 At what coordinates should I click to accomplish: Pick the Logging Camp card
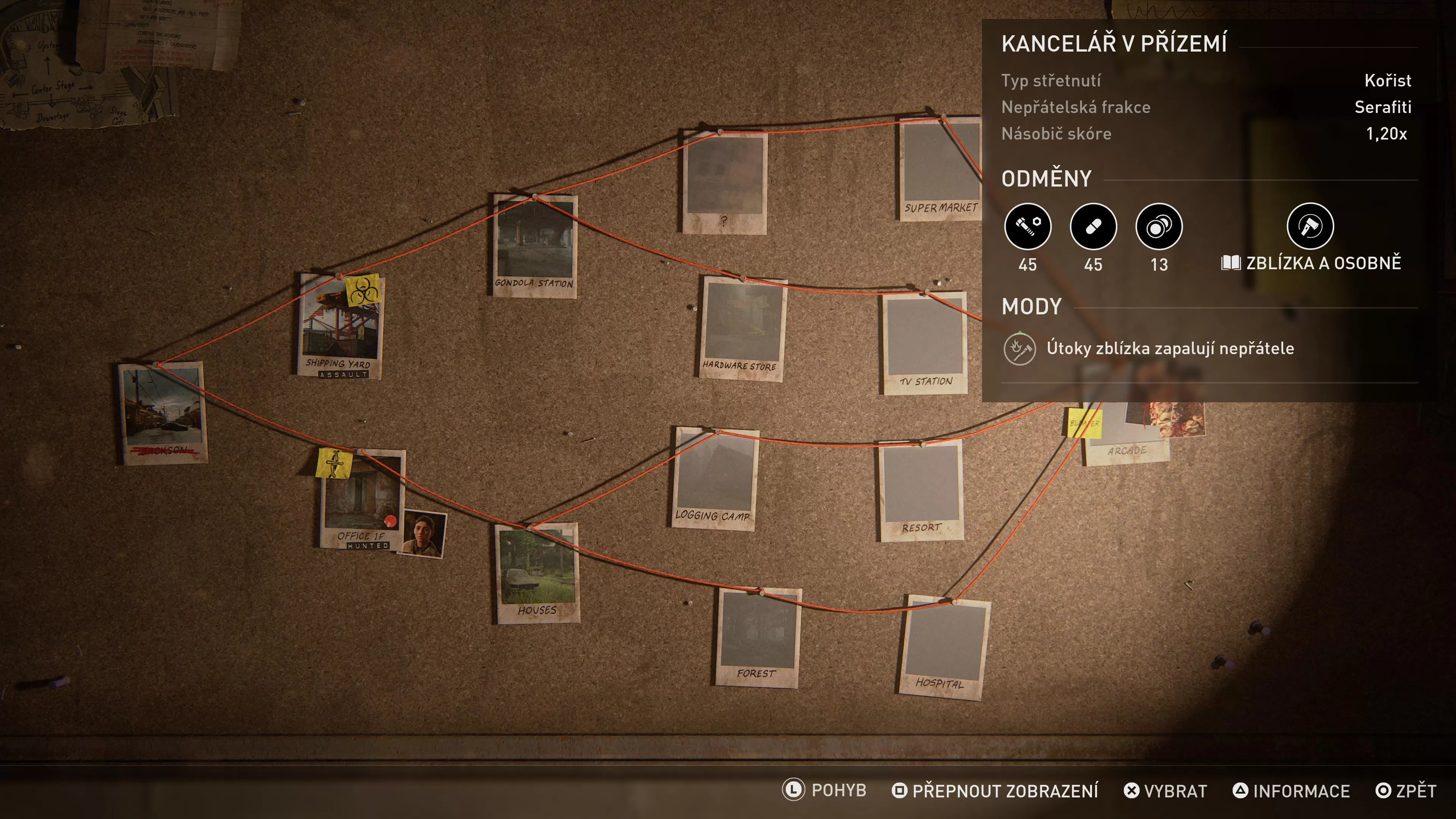pos(714,478)
